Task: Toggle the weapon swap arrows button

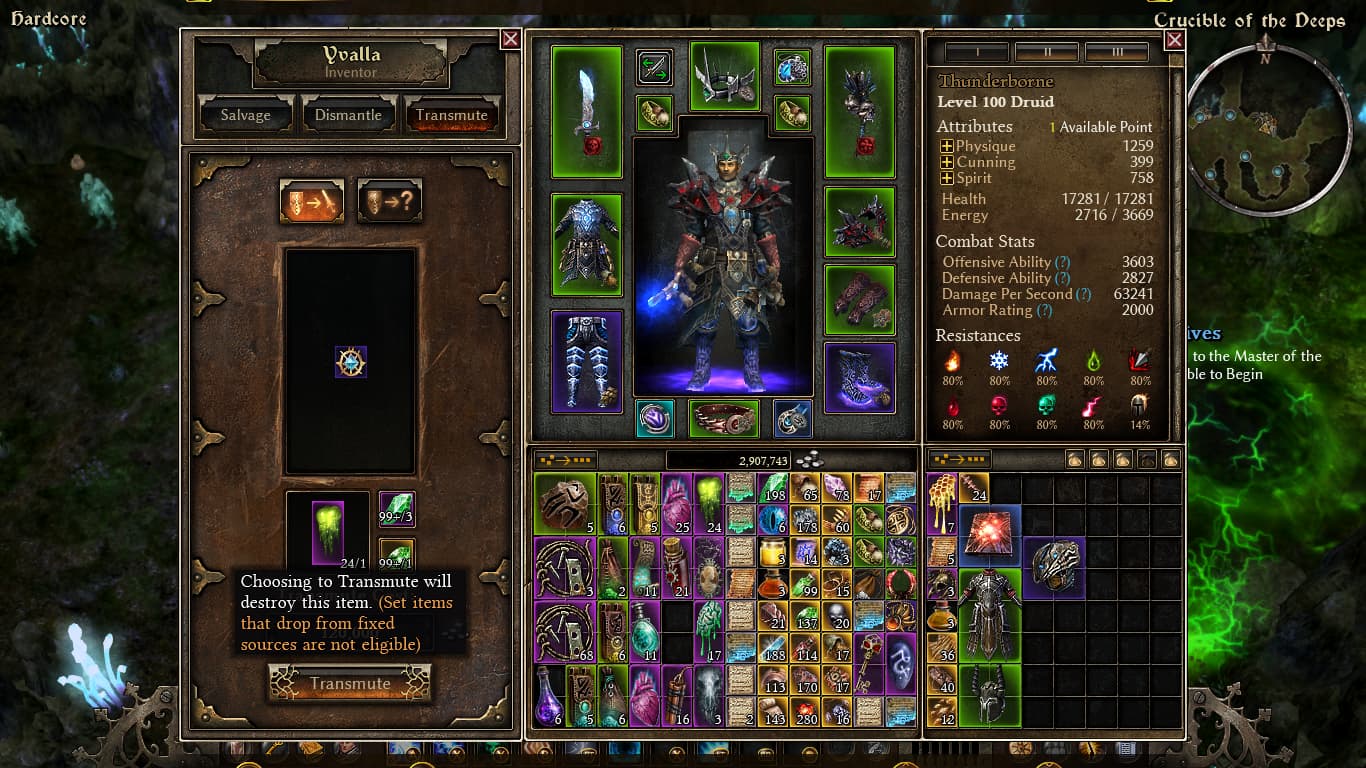Action: click(x=655, y=68)
